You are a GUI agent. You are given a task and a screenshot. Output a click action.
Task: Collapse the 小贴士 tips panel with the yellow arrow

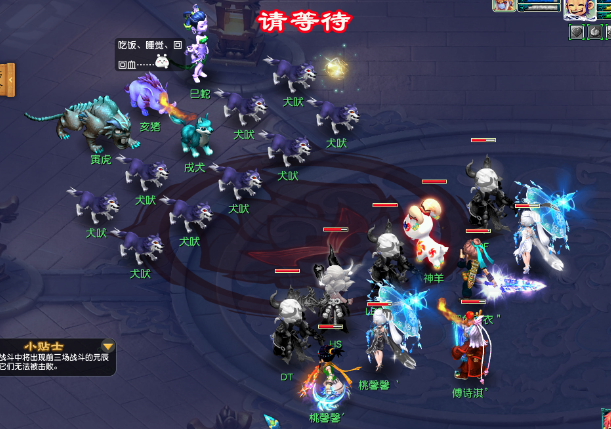pyautogui.click(x=107, y=348)
